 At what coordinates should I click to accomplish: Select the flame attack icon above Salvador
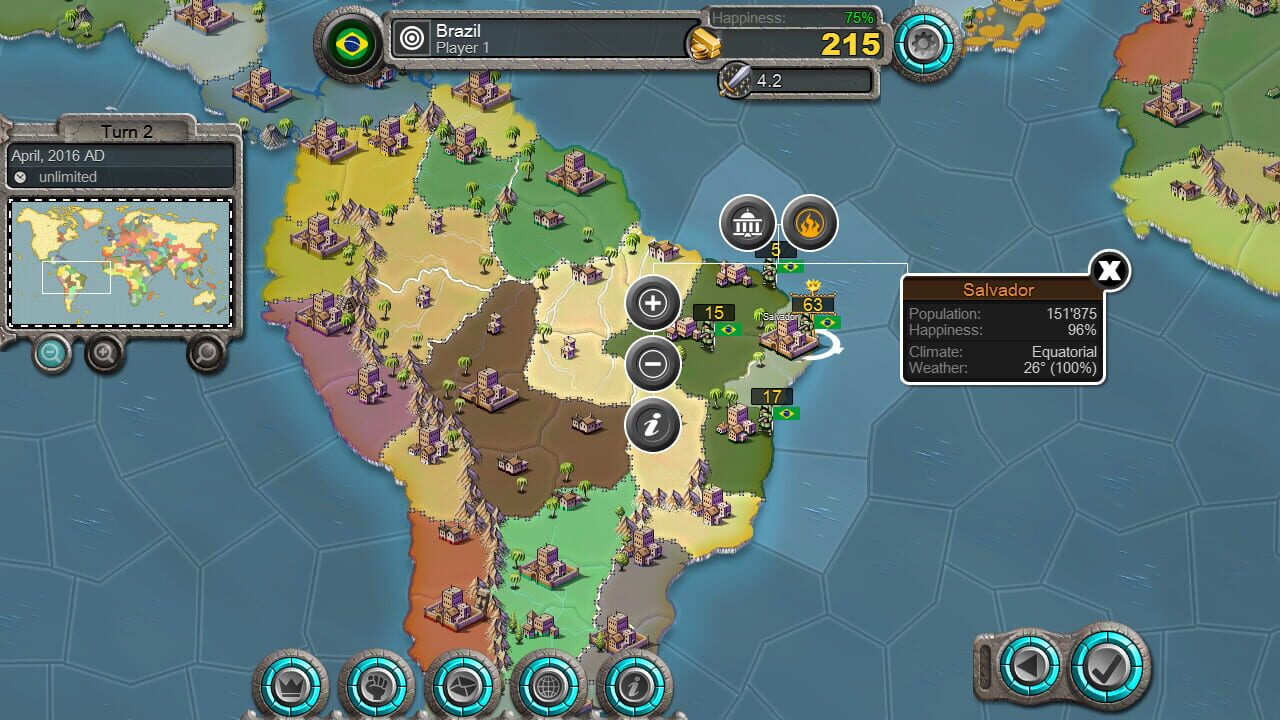812,223
